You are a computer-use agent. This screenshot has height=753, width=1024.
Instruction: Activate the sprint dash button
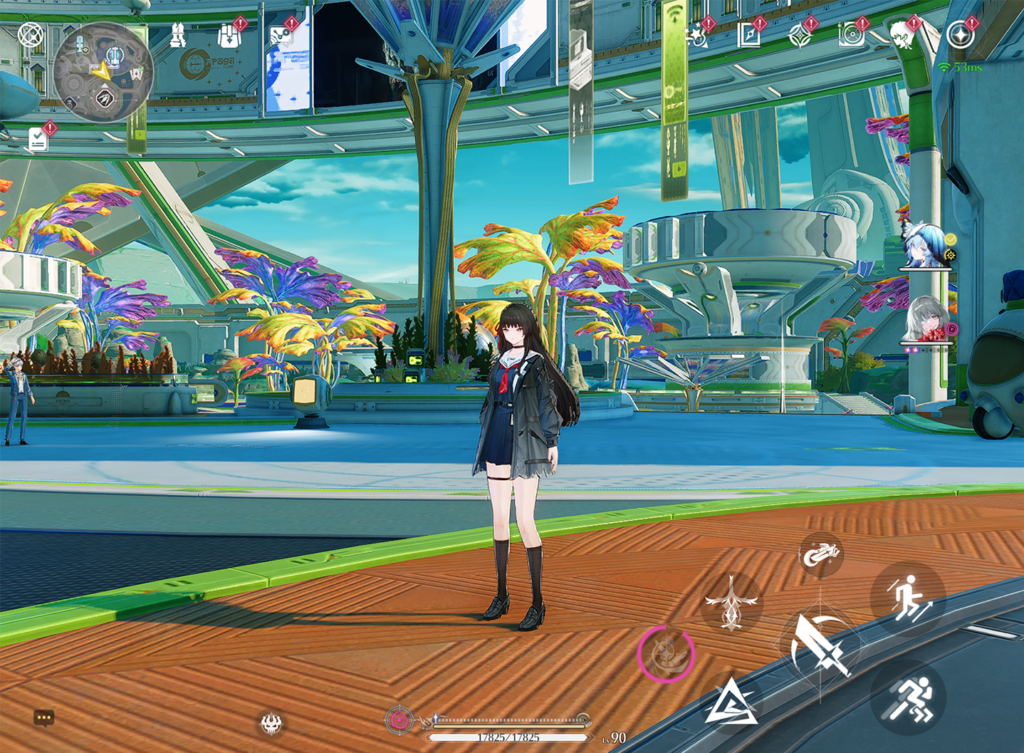907,695
